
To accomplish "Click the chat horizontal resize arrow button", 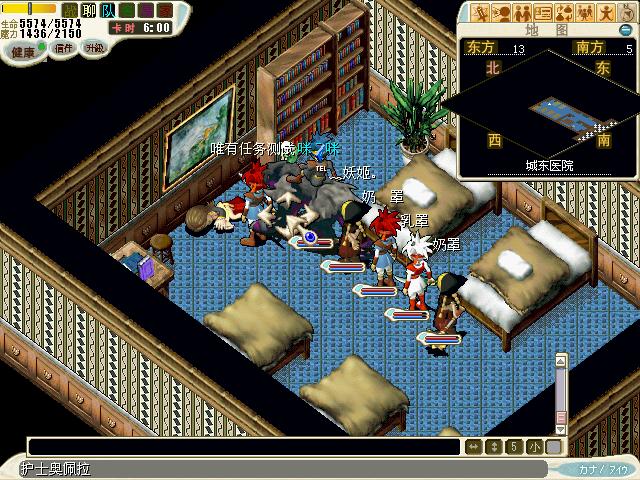I will click(x=475, y=447).
